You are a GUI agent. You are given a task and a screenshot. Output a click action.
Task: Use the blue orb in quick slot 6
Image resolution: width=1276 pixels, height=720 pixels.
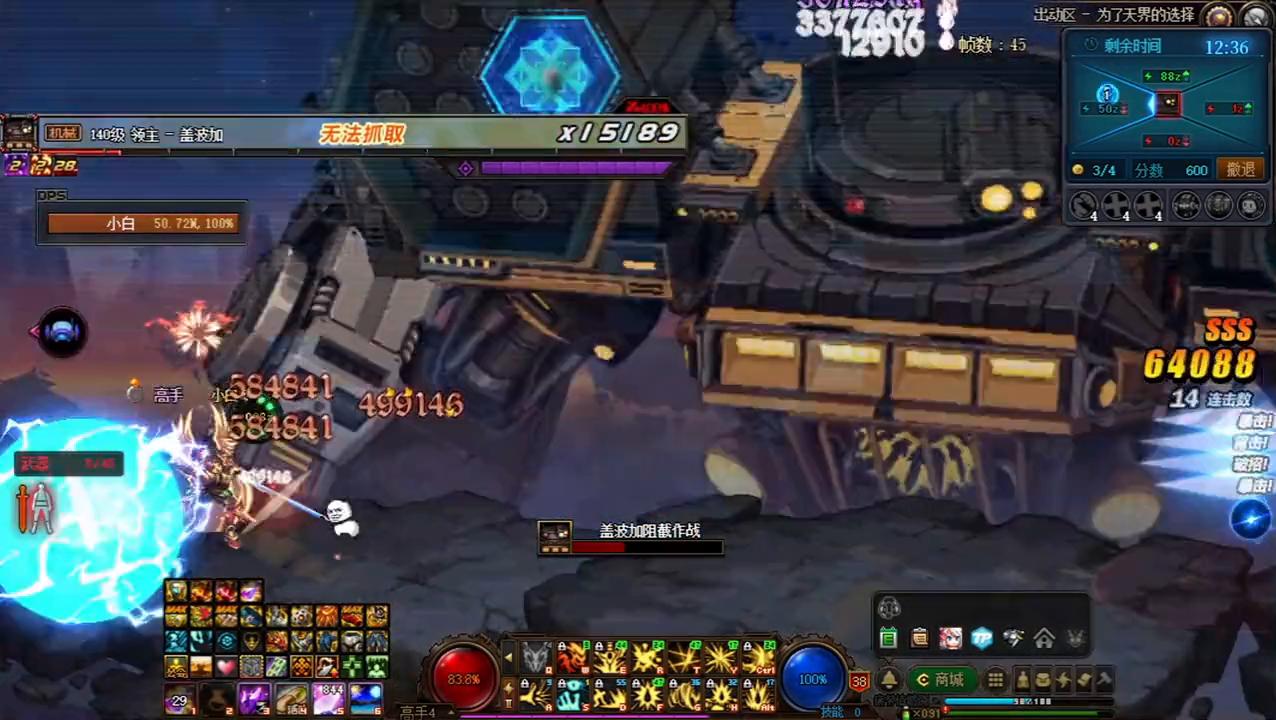point(366,699)
